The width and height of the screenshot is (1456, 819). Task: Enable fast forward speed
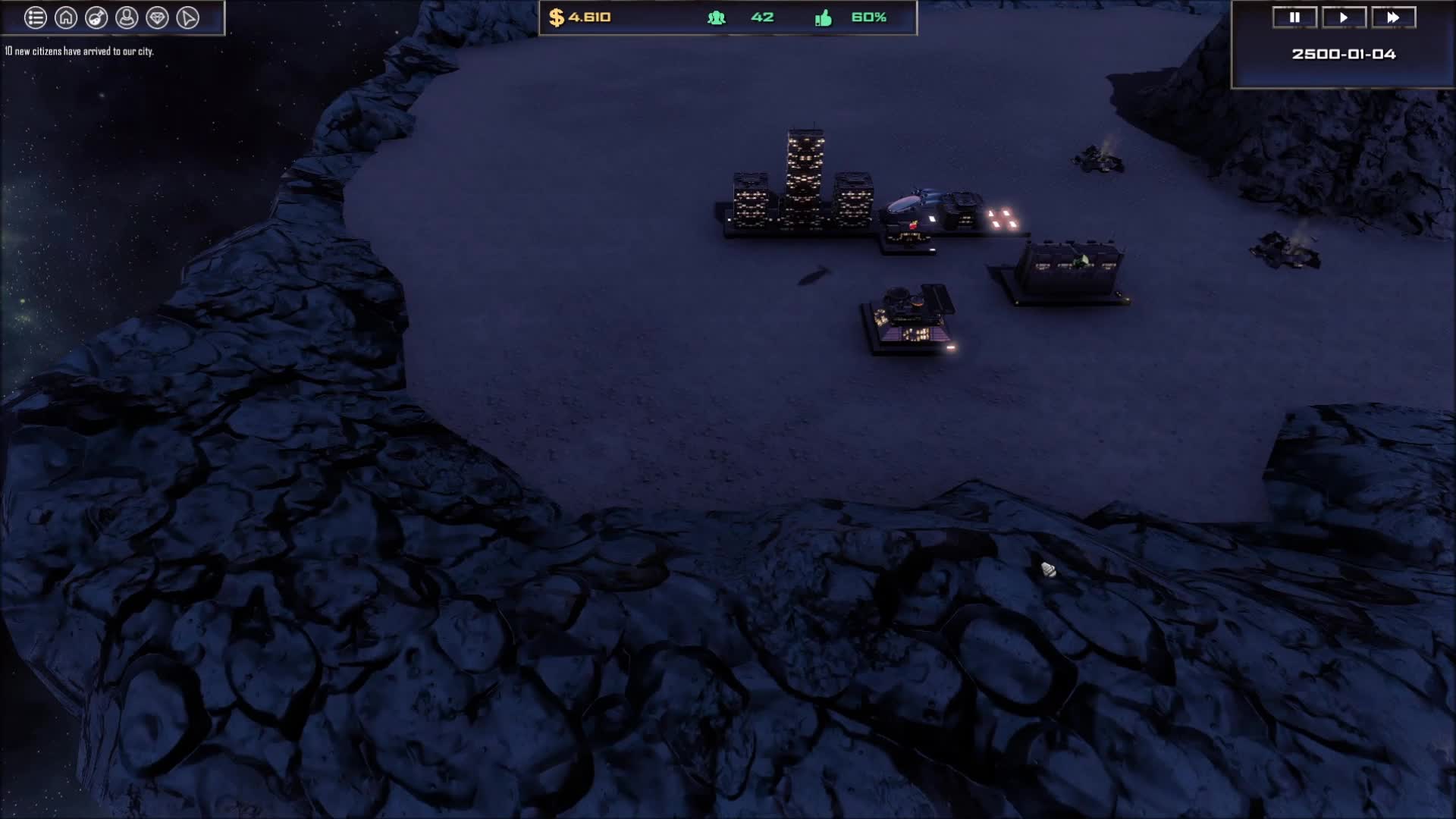(x=1395, y=17)
